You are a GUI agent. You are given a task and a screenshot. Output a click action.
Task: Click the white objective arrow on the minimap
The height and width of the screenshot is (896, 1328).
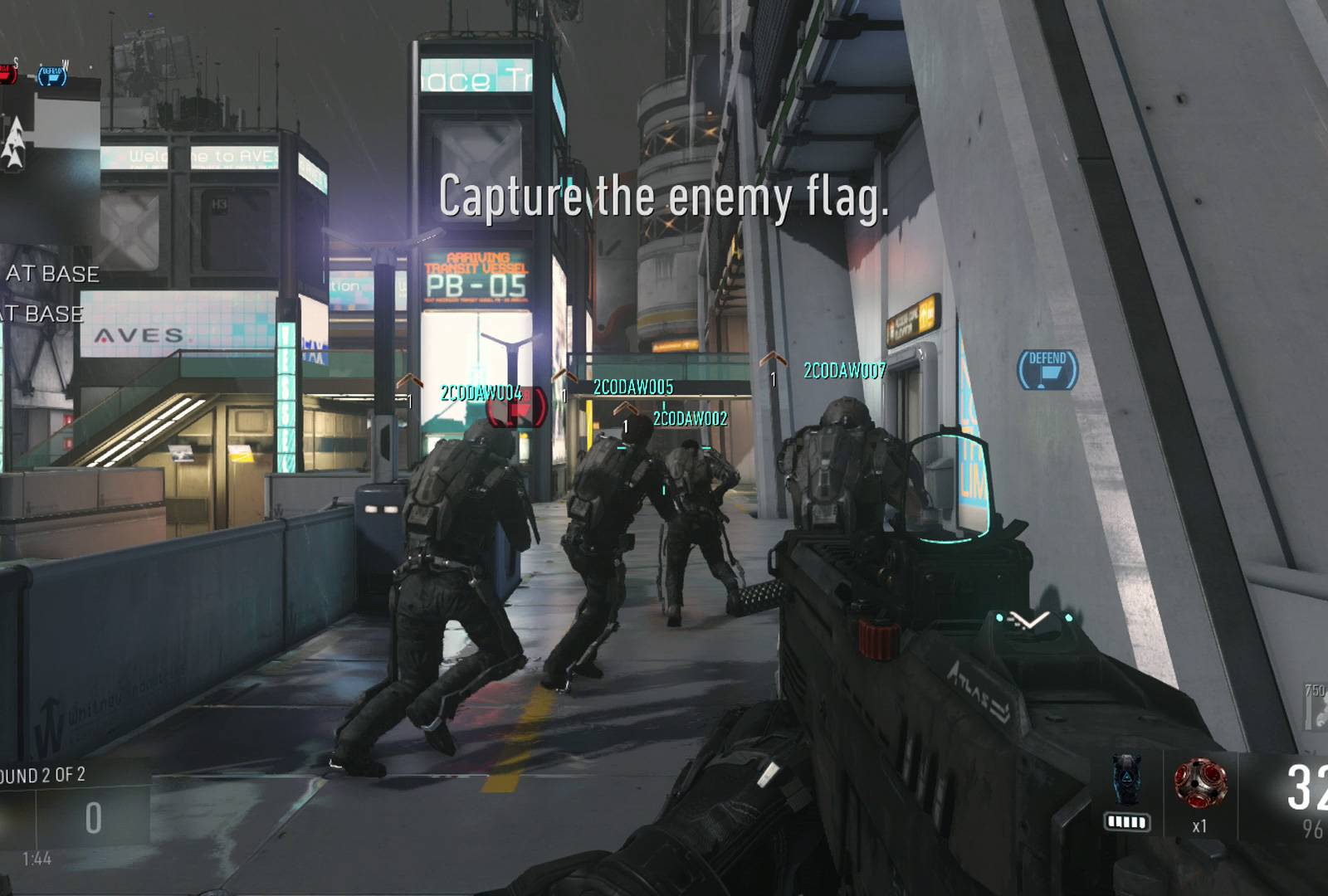pos(14,141)
